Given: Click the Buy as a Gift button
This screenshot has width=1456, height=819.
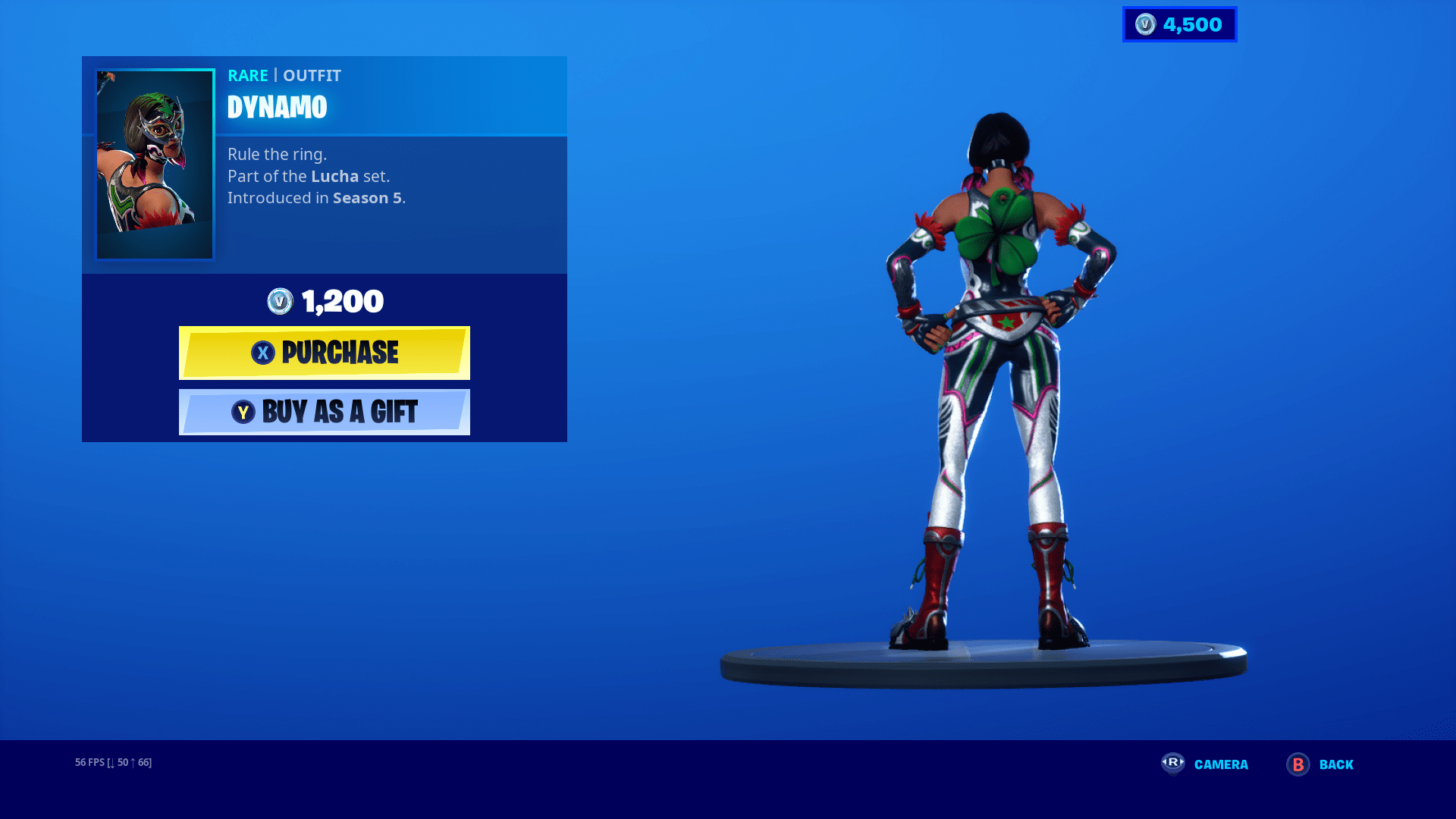Looking at the screenshot, I should 325,412.
